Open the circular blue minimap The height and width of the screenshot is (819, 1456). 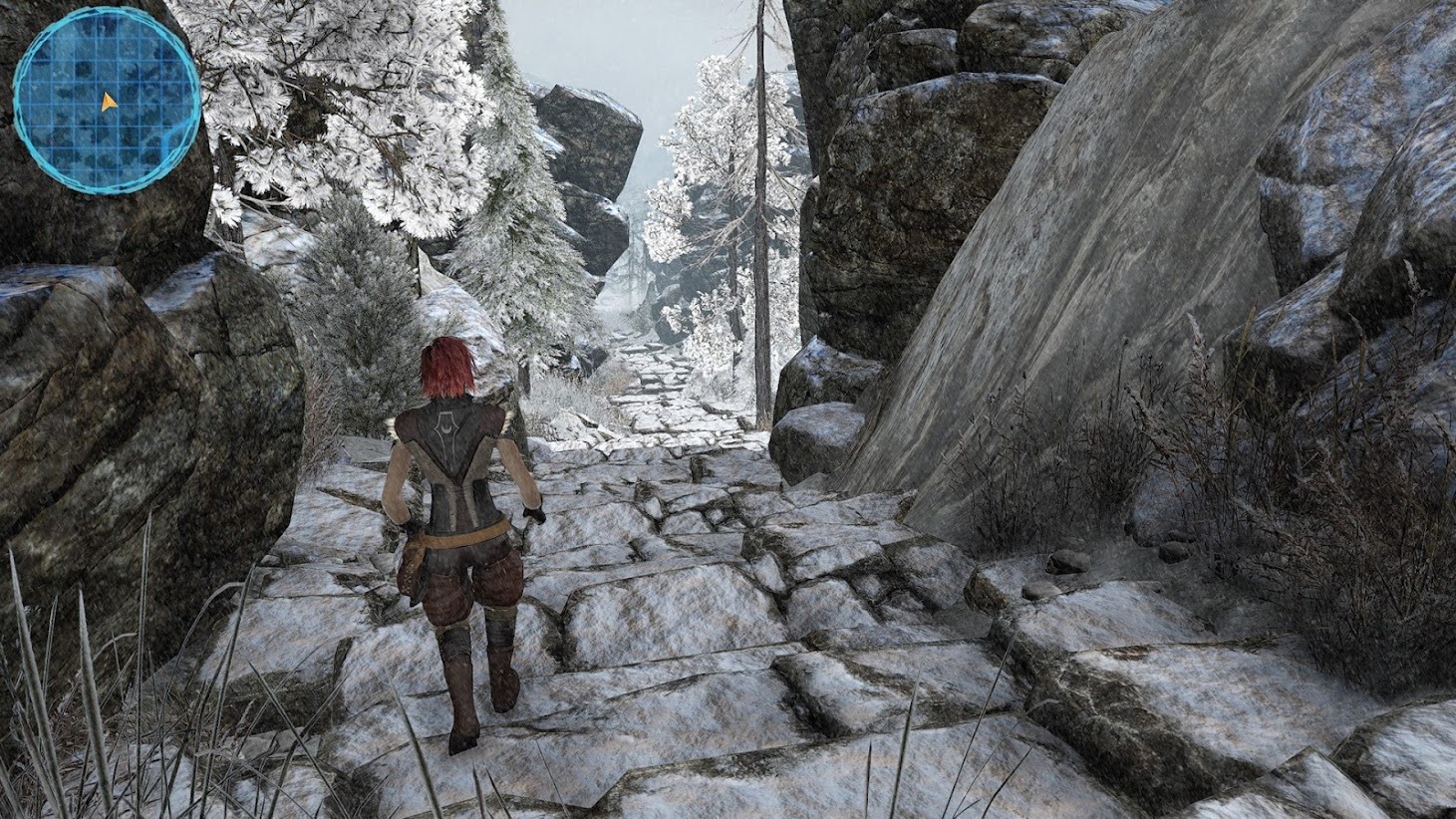click(107, 105)
